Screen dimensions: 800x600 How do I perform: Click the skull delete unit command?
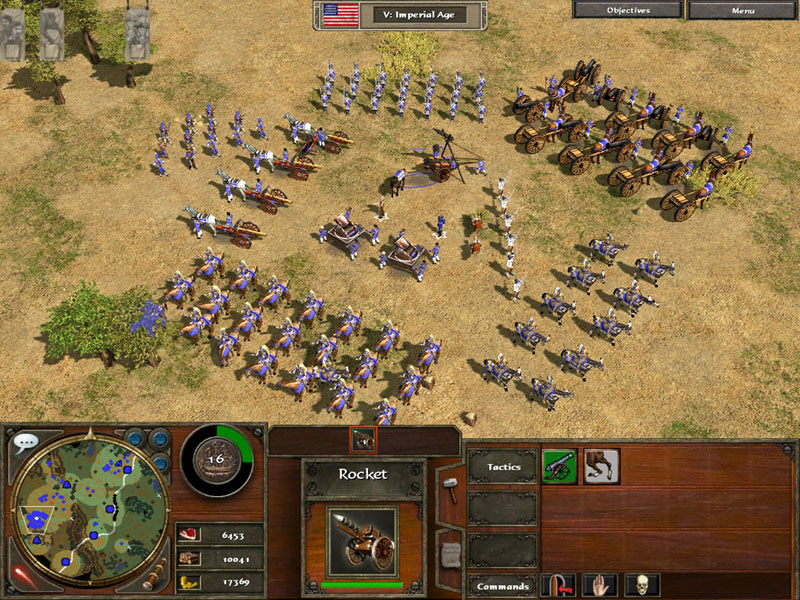(642, 586)
